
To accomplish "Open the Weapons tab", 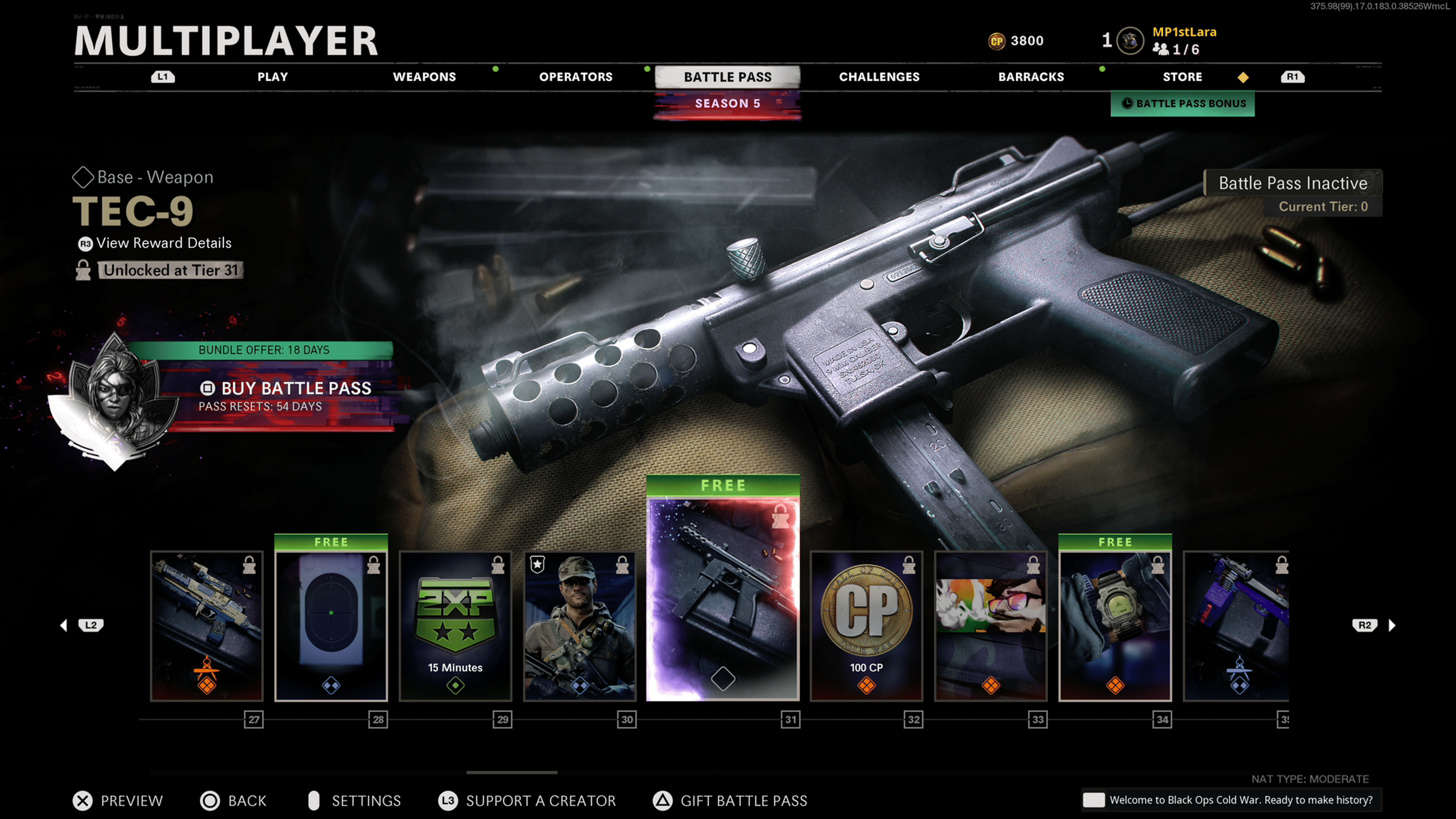I will coord(424,77).
